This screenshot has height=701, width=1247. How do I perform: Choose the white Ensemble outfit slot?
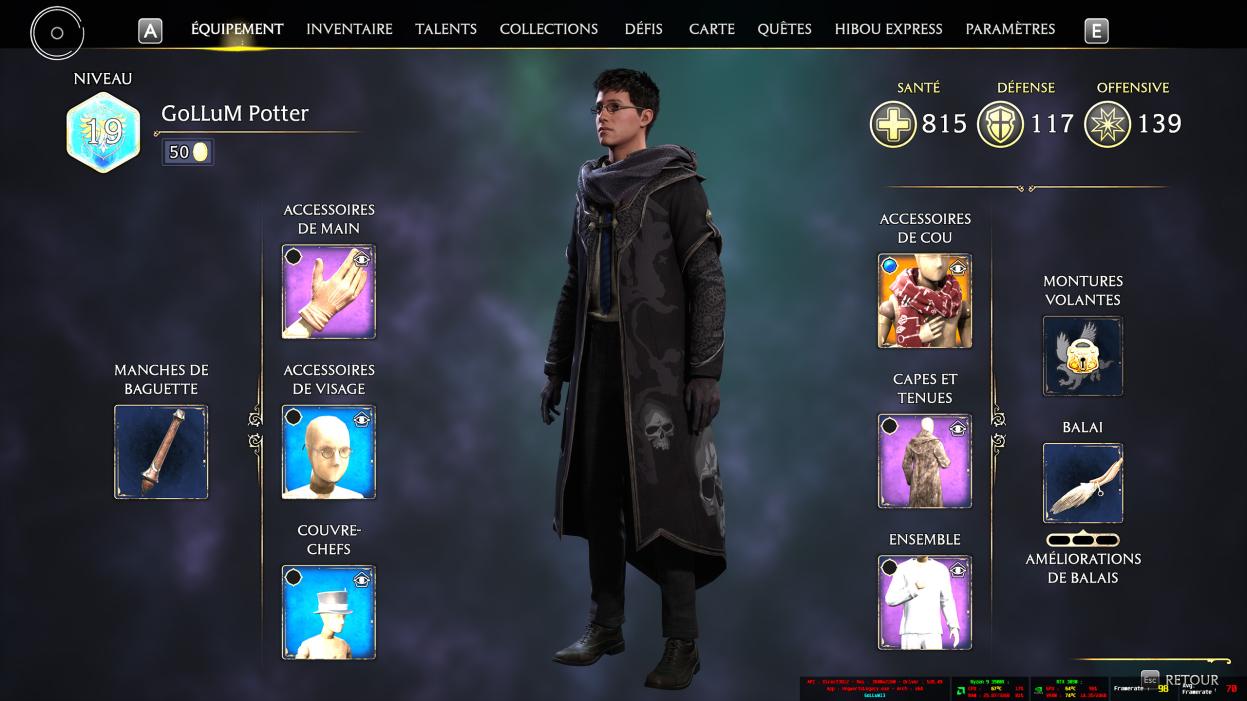pyautogui.click(x=925, y=603)
